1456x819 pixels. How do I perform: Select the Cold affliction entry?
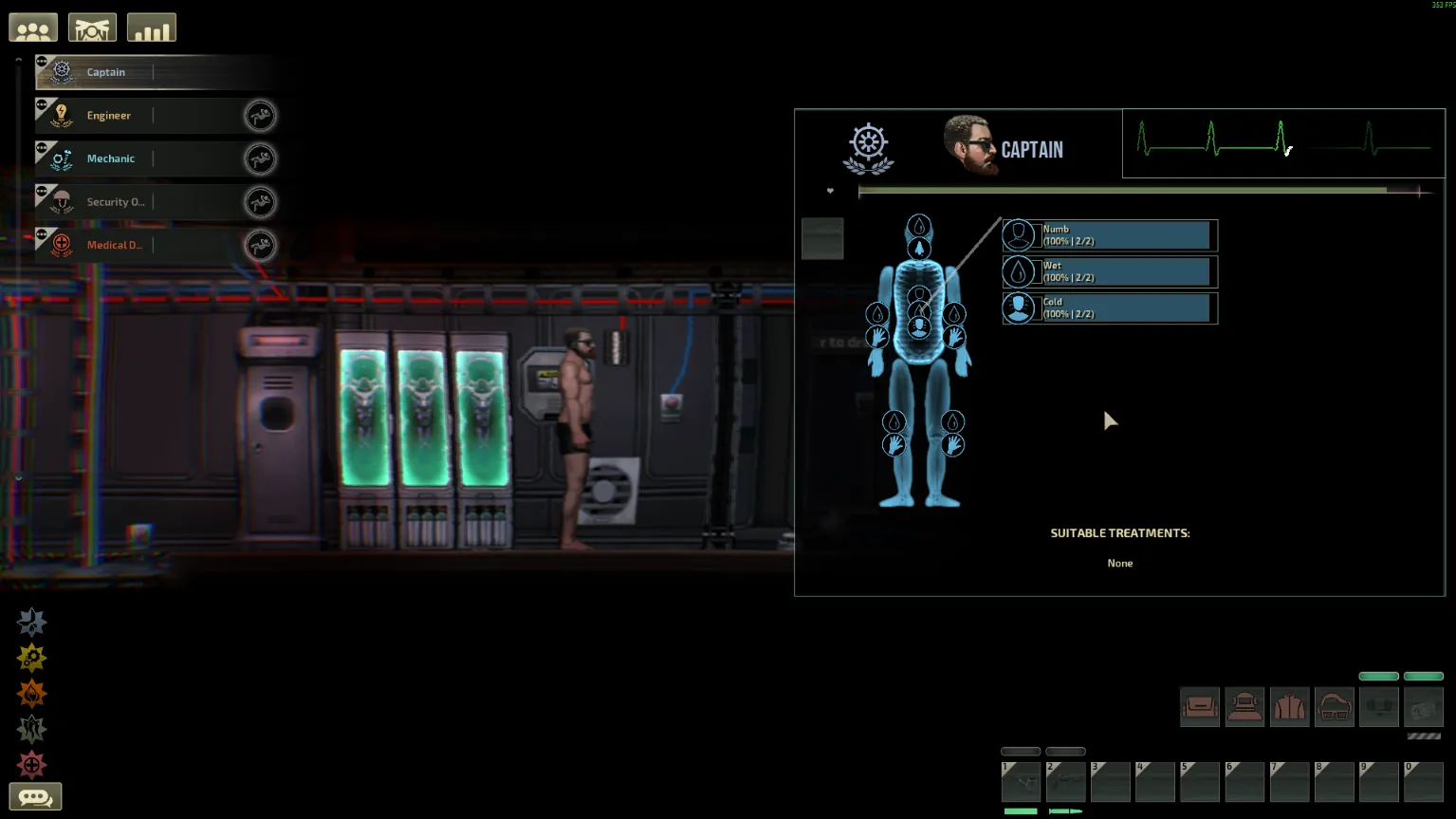[1109, 308]
